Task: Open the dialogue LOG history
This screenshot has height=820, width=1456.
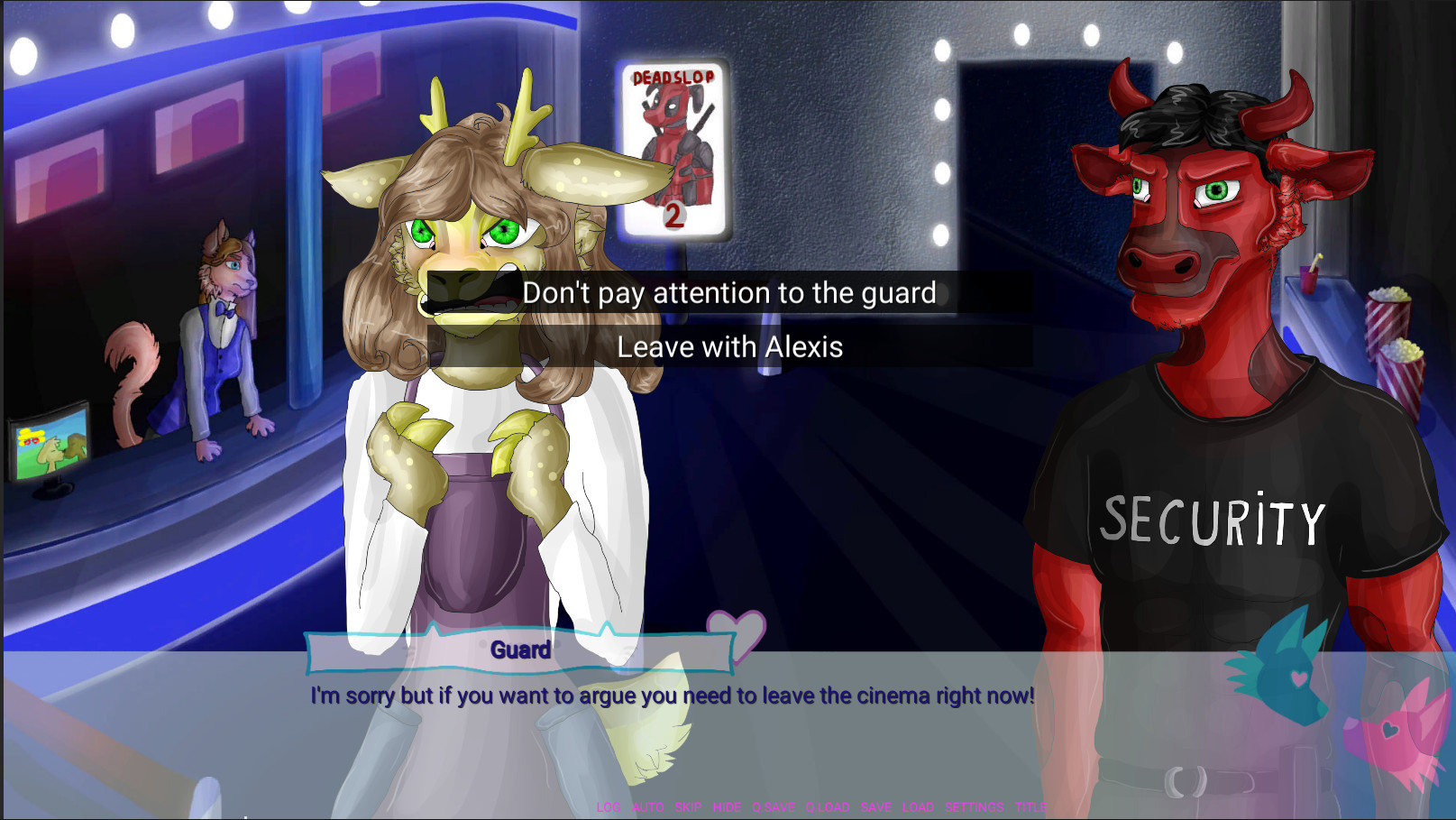Action: click(609, 807)
